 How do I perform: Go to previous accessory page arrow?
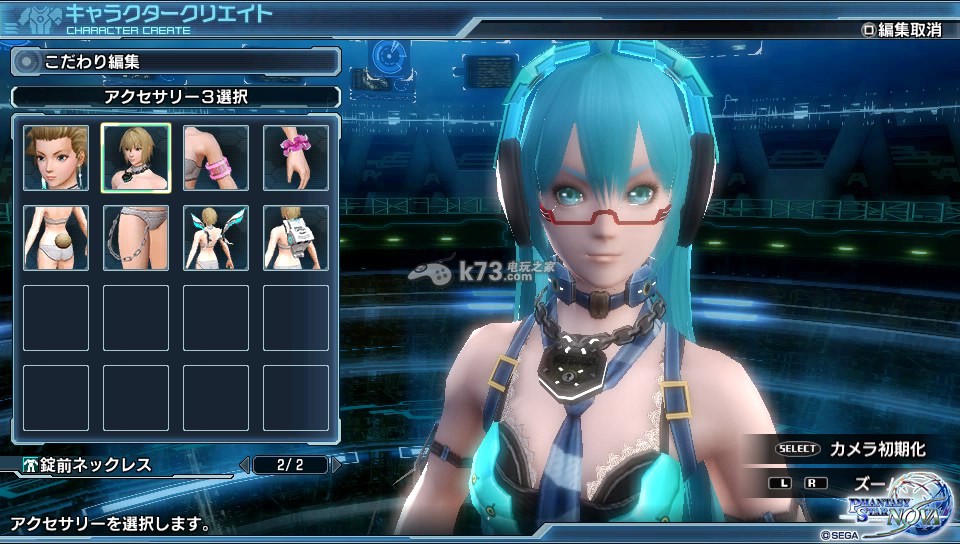pos(244,464)
